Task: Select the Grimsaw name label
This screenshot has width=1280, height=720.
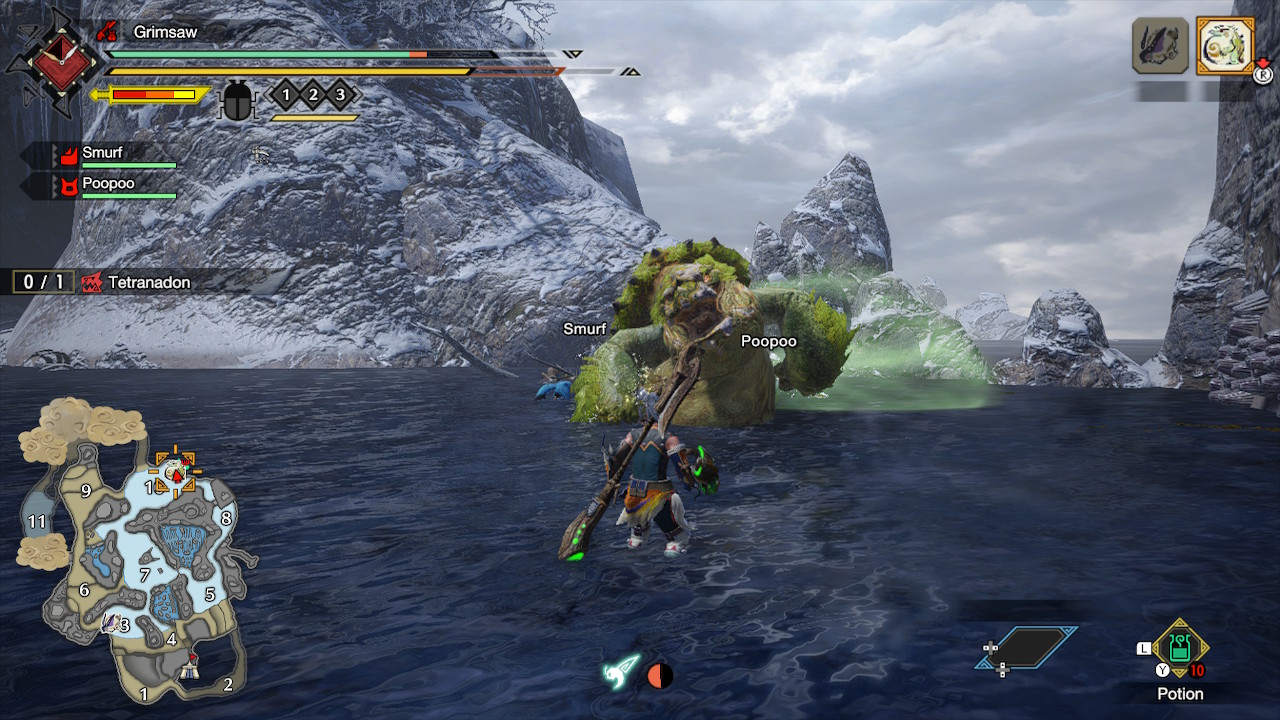Action: click(x=165, y=32)
